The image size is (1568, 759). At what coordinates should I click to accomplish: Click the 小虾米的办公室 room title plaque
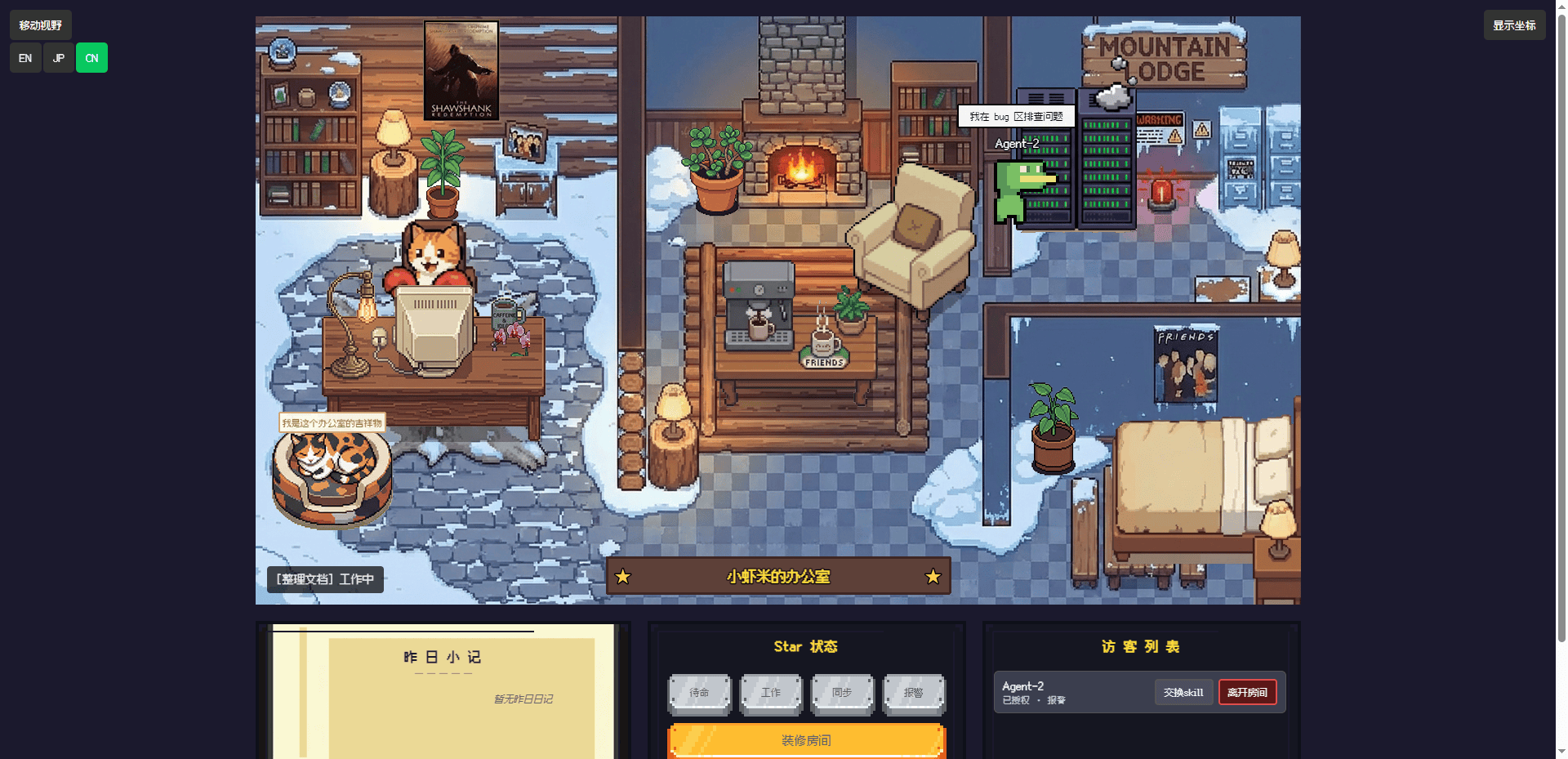778,577
